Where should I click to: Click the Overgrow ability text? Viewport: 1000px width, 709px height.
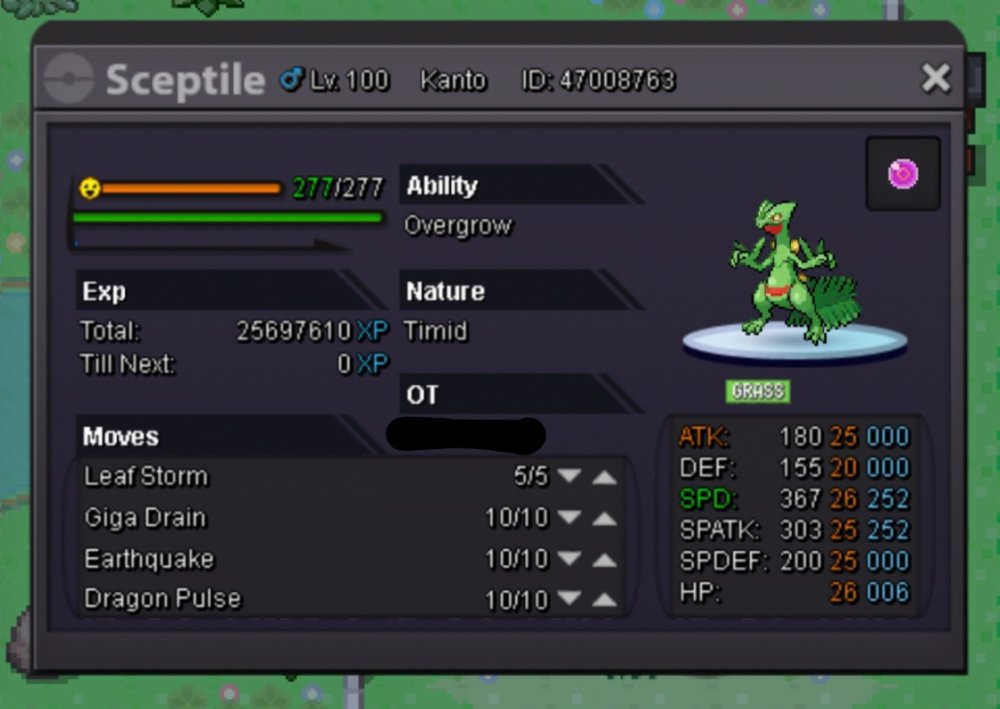pyautogui.click(x=457, y=226)
